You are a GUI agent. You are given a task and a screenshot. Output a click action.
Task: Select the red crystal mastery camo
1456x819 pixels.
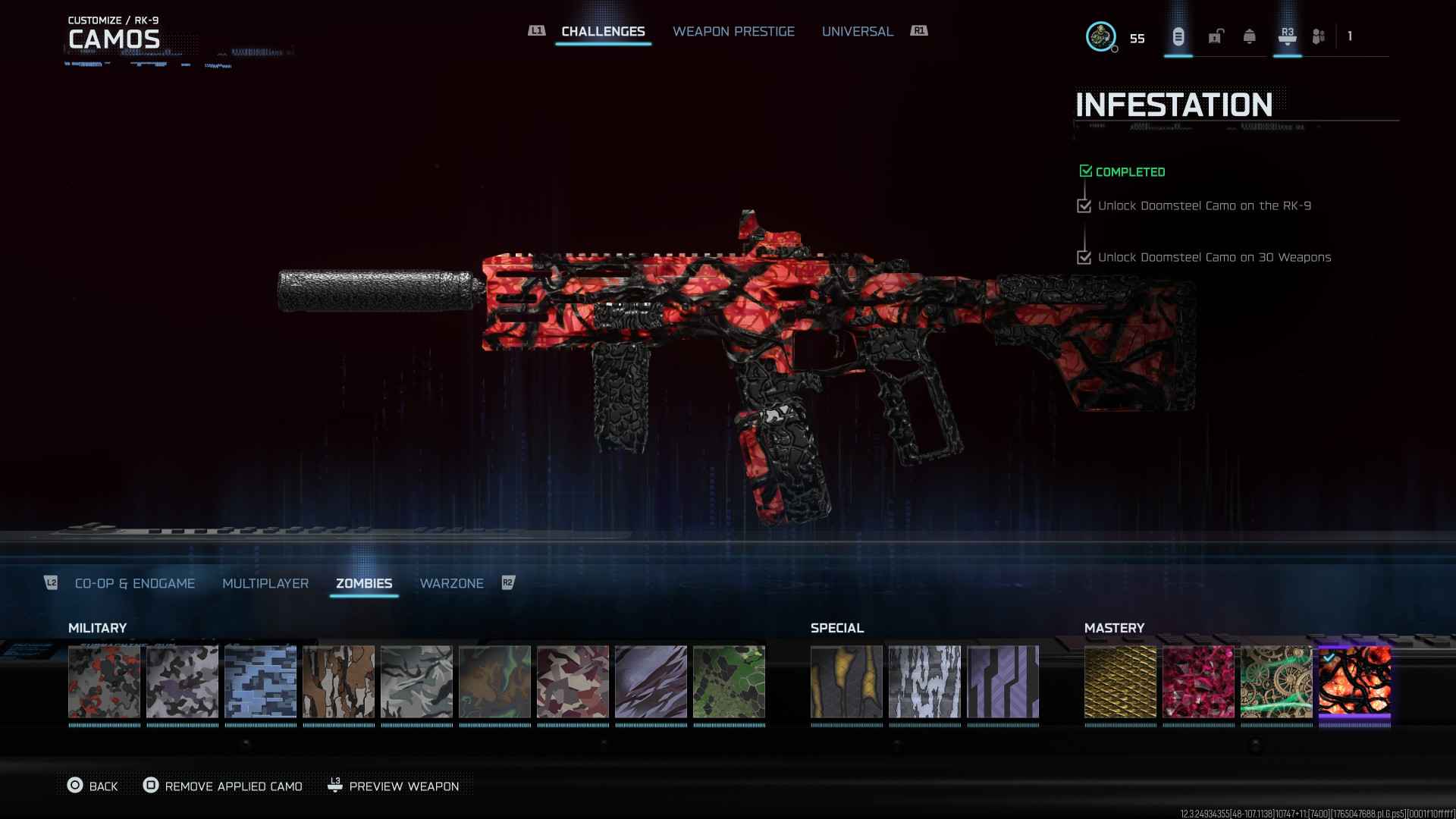point(1198,682)
